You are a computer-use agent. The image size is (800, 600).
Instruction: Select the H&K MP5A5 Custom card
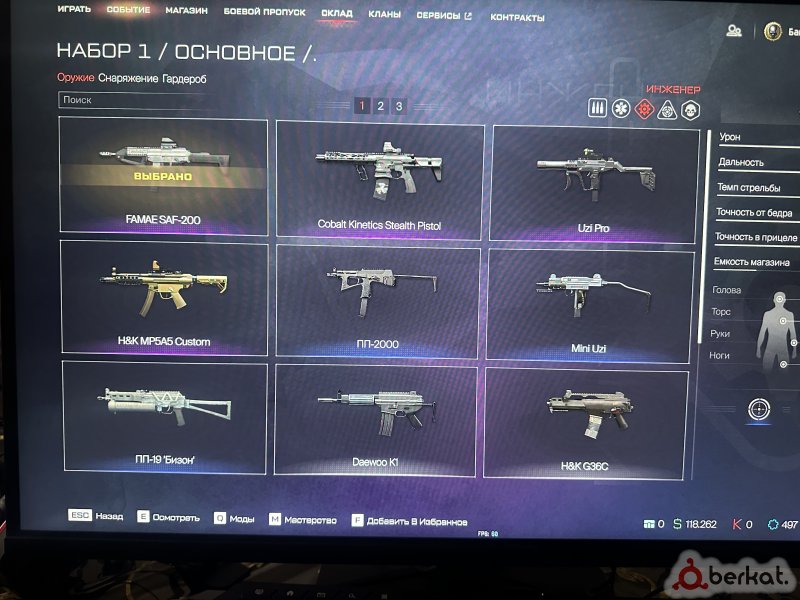(163, 297)
